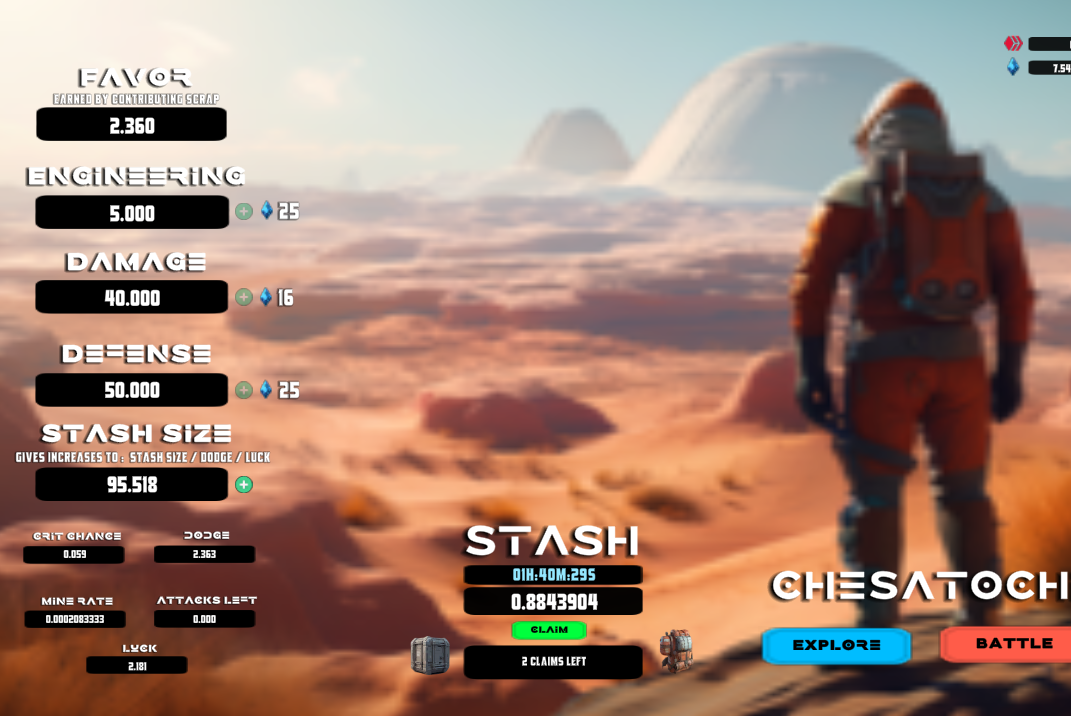Upgrade Engineering with its plus button

point(244,211)
